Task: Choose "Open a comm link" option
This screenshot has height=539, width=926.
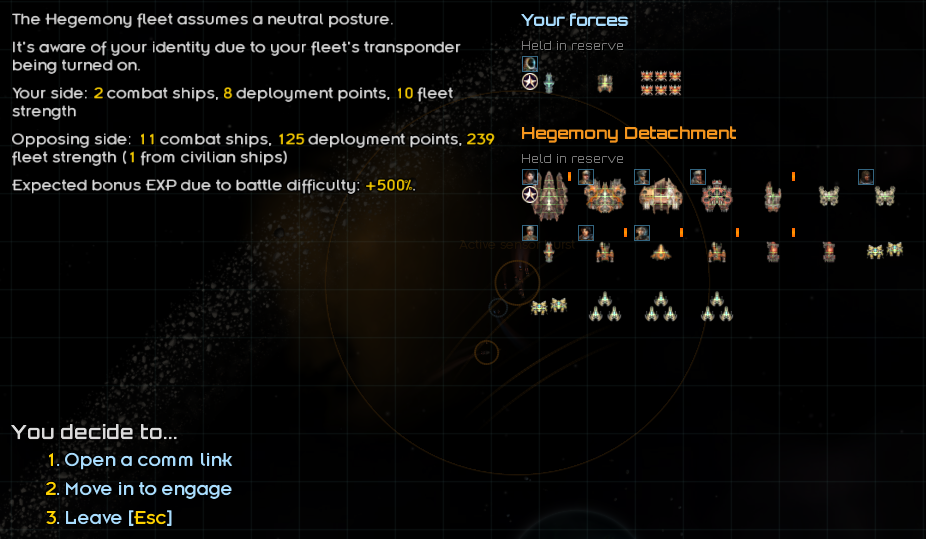Action: (x=148, y=460)
